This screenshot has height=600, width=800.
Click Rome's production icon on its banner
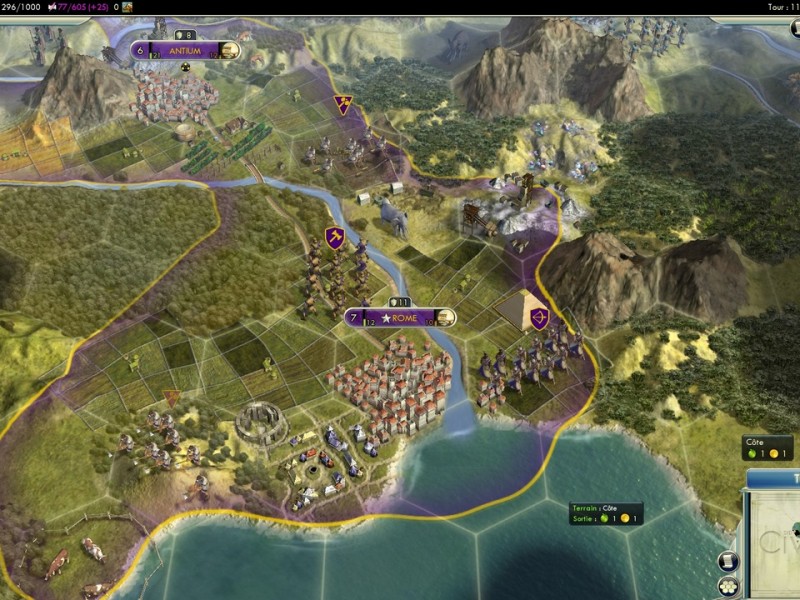coord(445,318)
